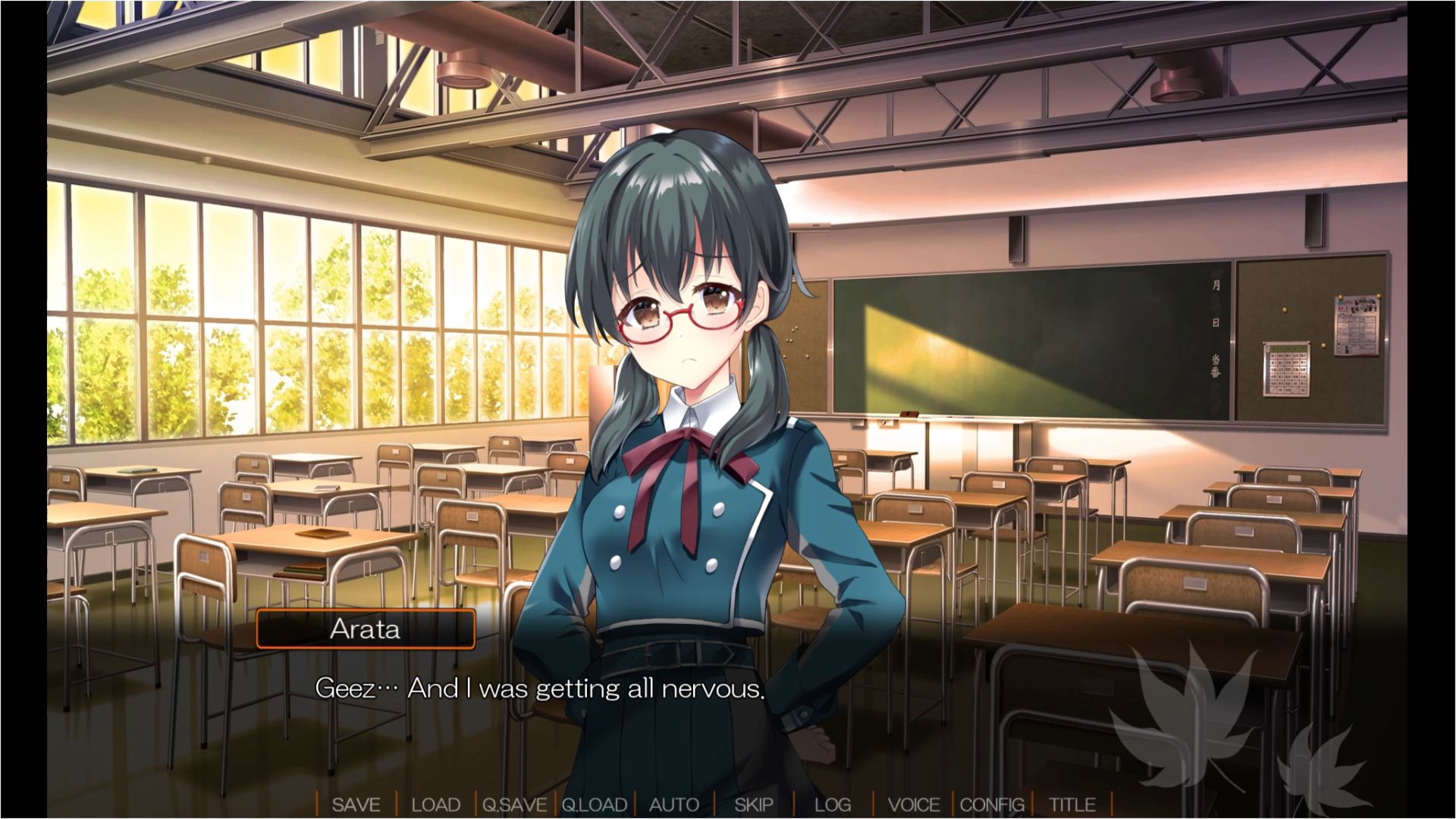The height and width of the screenshot is (819, 1456).
Task: Trigger a quick save with Q.SAVE
Action: (x=514, y=805)
